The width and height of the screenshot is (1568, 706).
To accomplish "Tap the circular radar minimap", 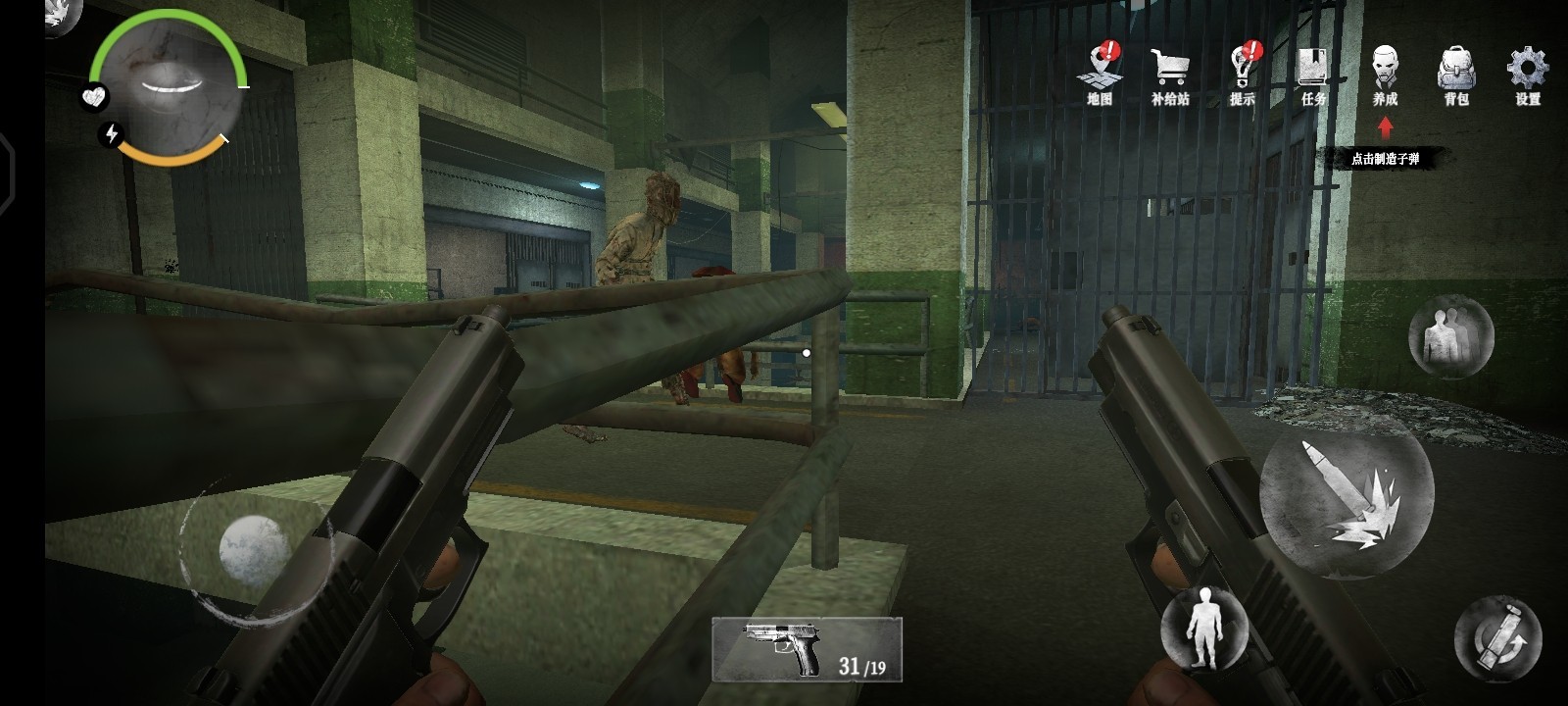I will coord(169,86).
